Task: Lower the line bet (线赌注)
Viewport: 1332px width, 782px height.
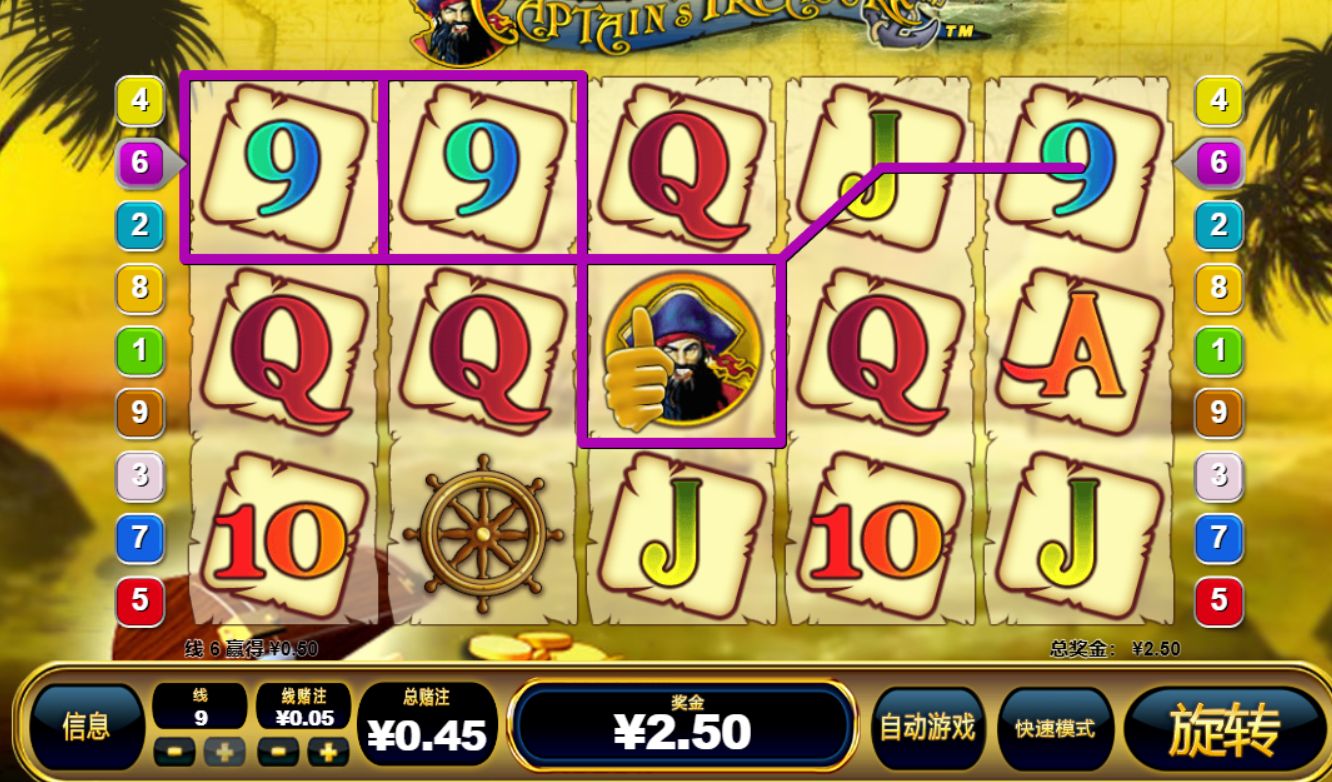Action: point(278,751)
